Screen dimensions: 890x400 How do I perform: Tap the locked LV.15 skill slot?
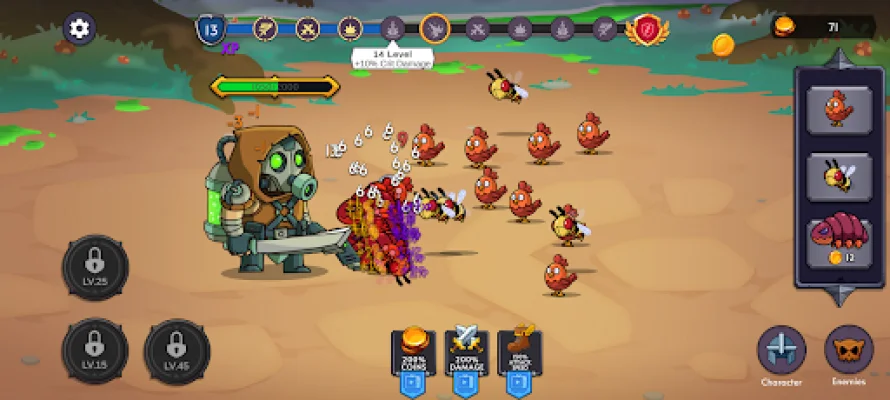[x=95, y=351]
